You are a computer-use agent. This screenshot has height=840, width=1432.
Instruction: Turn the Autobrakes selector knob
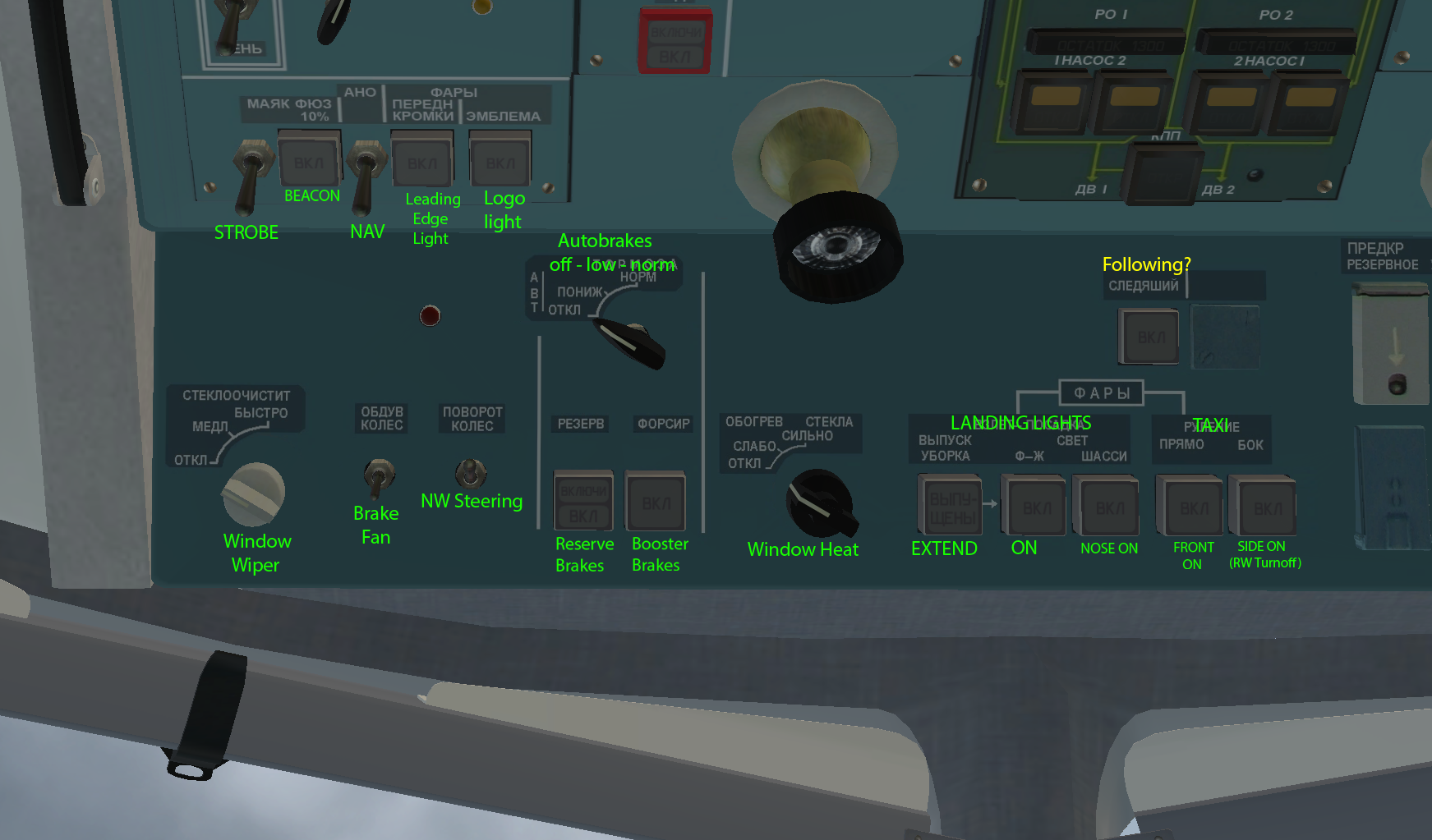click(x=634, y=342)
